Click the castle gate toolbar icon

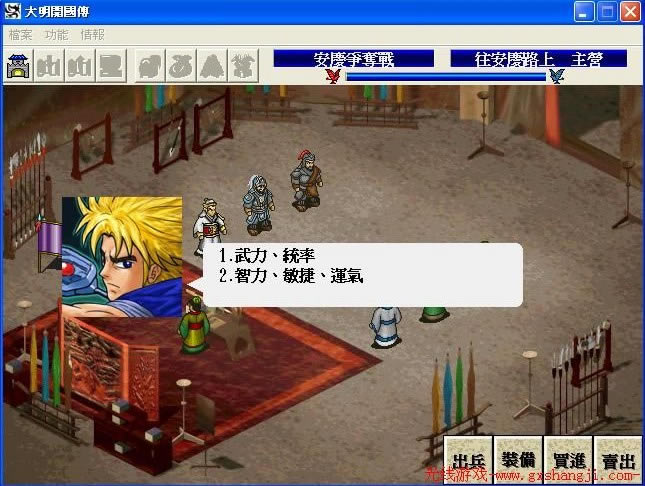click(x=18, y=67)
